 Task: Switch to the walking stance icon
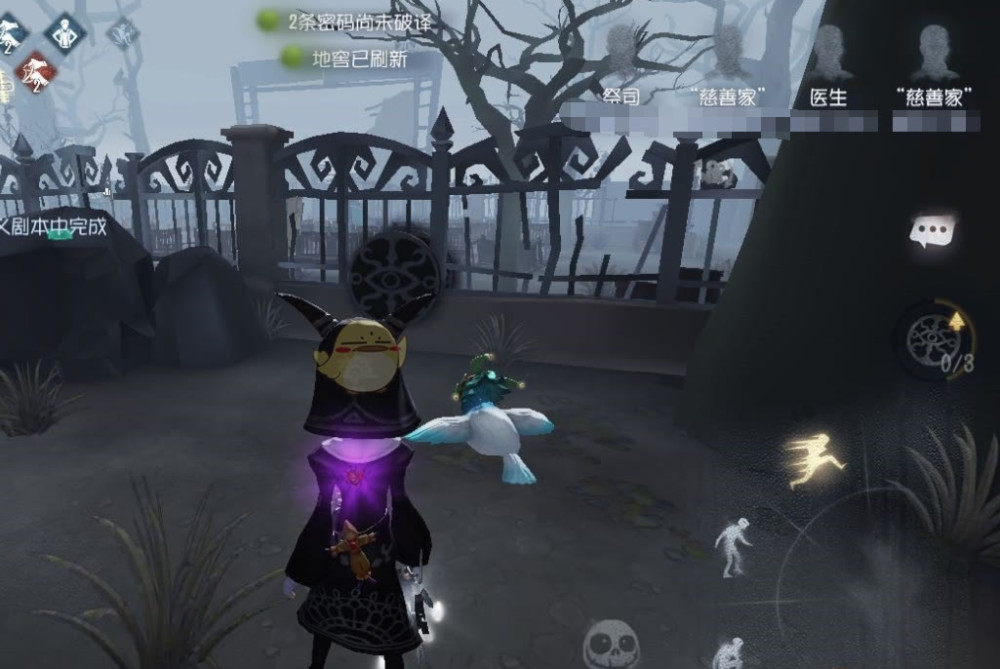(732, 545)
